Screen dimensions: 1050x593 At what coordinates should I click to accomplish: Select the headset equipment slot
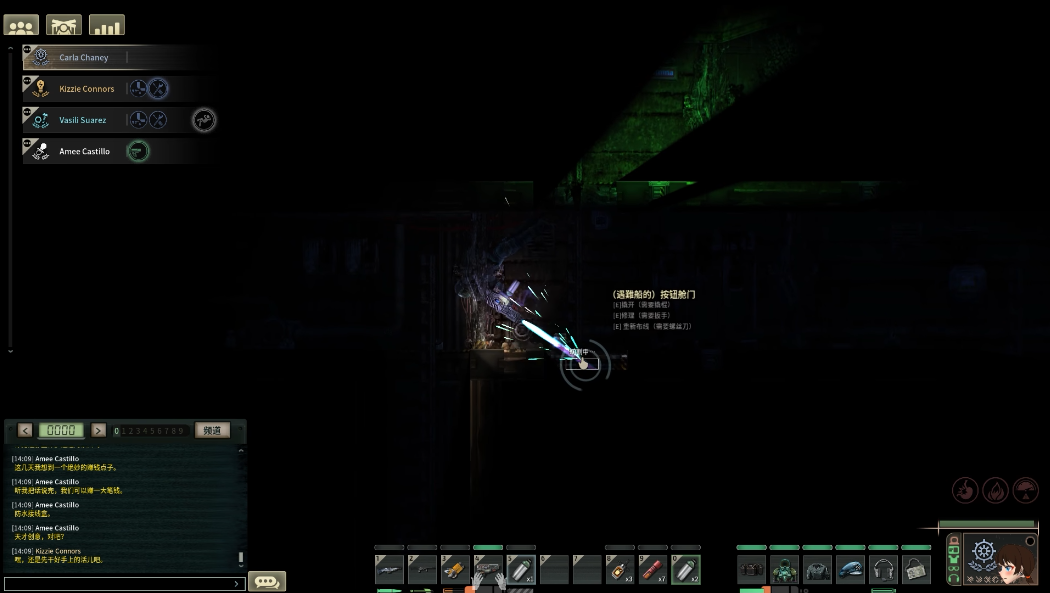883,569
